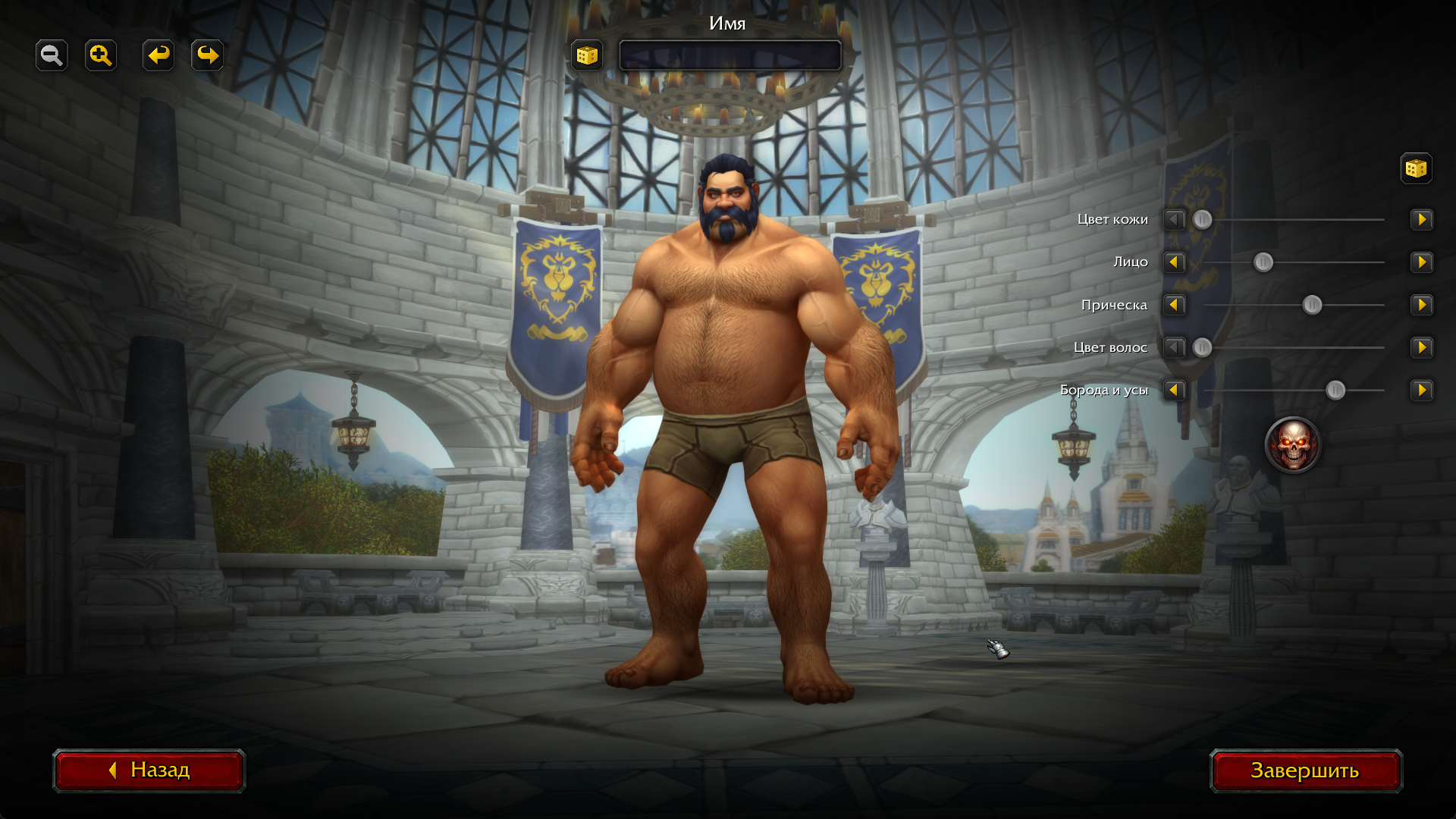Viewport: 1456px width, 819px height.
Task: Randomize appearance with dice above sliders
Action: (1415, 168)
